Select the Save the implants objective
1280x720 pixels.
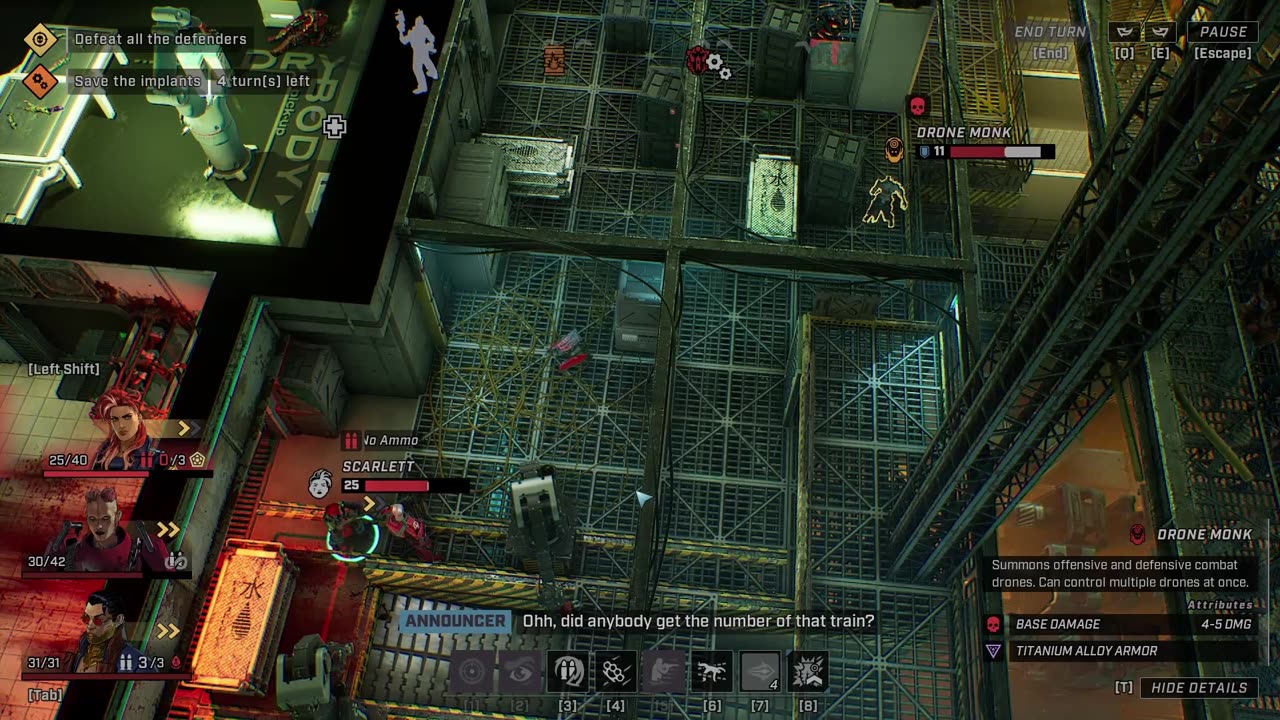point(137,81)
